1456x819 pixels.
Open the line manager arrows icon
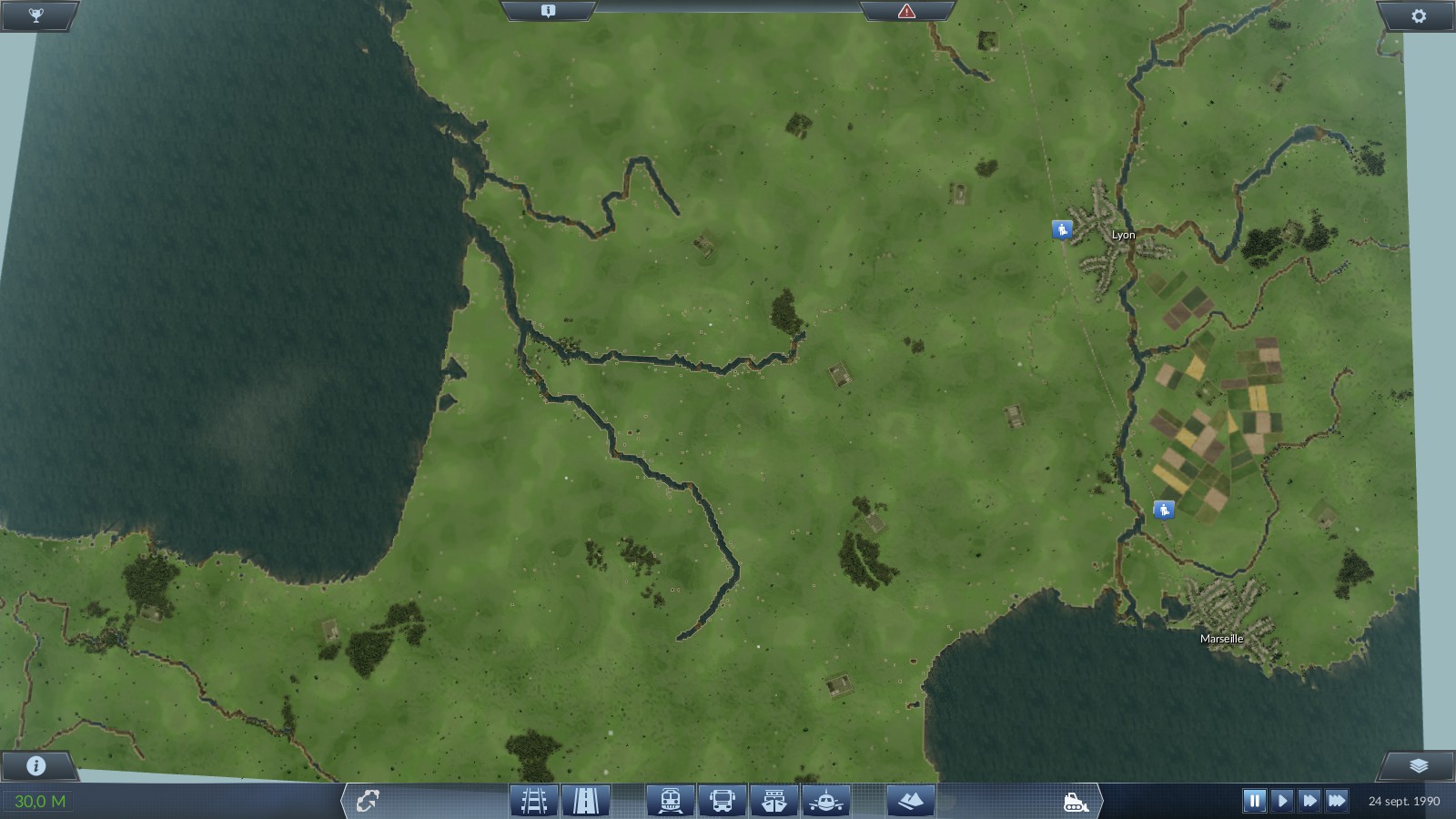point(368,801)
